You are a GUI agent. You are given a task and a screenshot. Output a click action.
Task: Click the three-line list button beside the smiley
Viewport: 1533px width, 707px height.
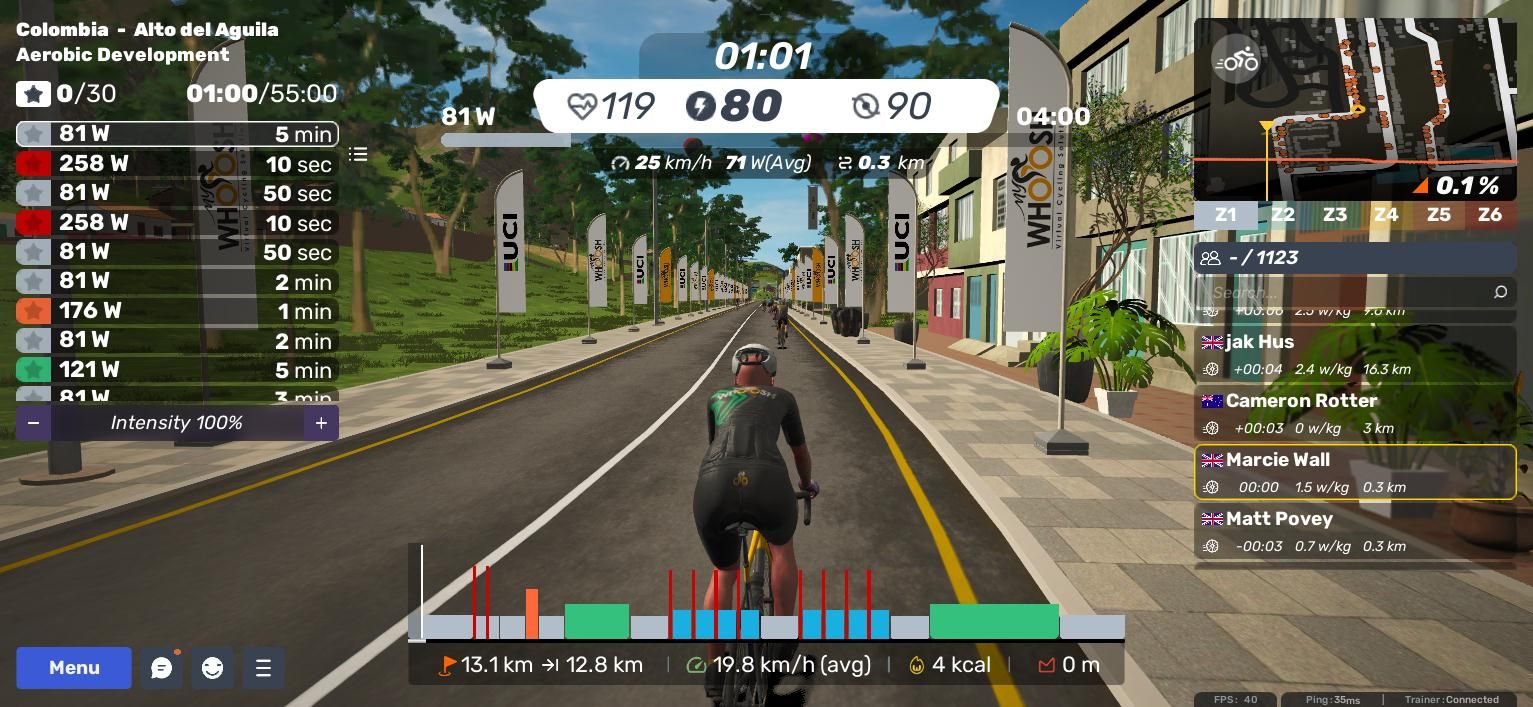click(263, 668)
